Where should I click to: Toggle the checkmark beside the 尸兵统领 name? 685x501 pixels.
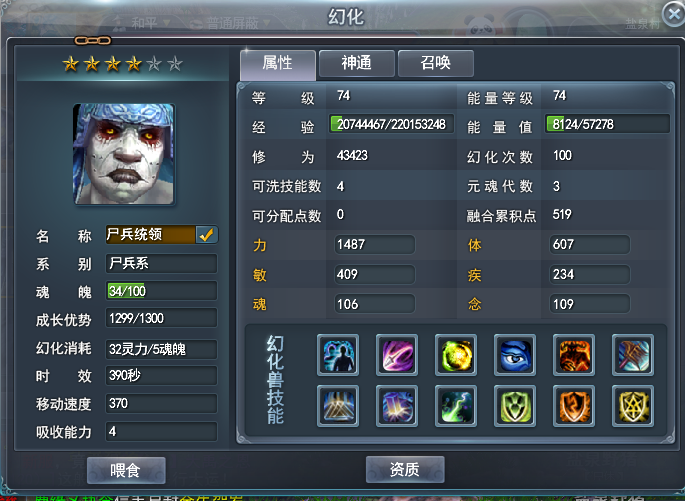click(x=207, y=235)
